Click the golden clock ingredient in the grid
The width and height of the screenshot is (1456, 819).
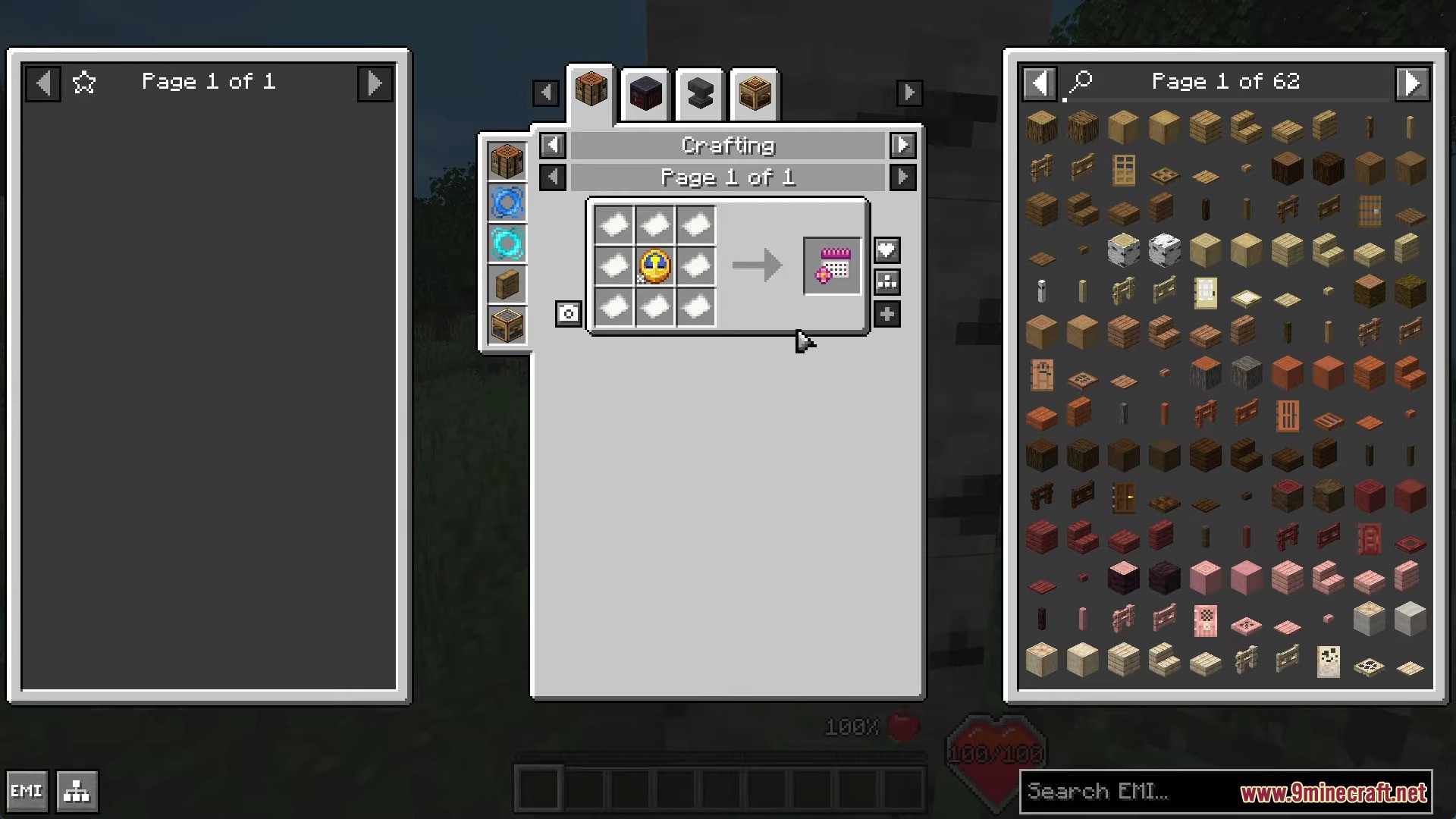655,266
